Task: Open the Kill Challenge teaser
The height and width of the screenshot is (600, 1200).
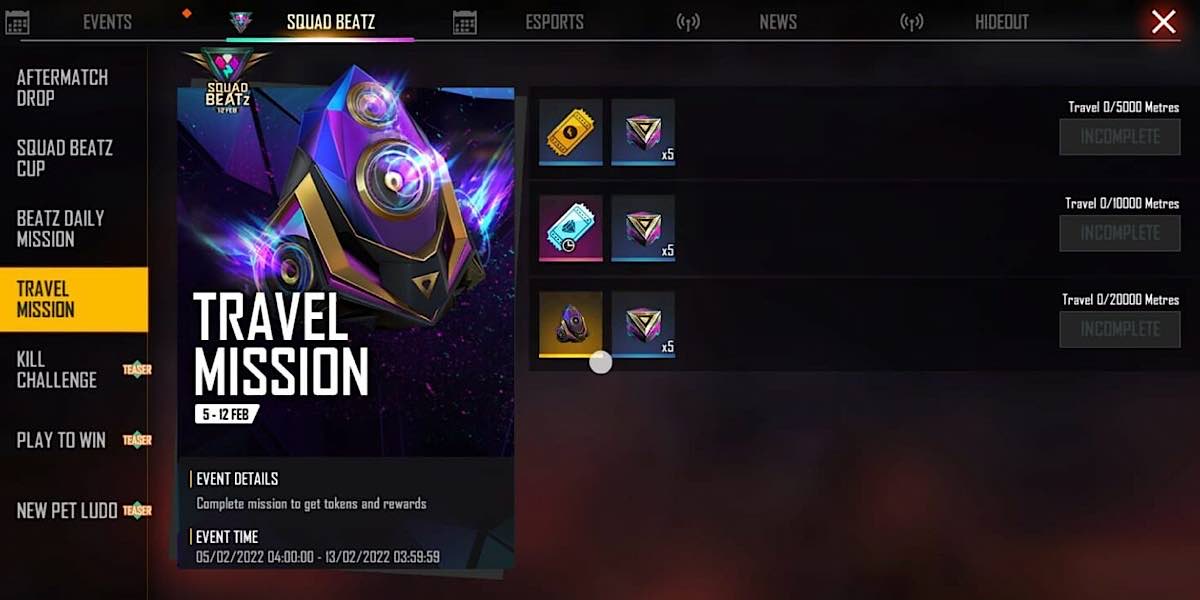Action: (x=57, y=370)
